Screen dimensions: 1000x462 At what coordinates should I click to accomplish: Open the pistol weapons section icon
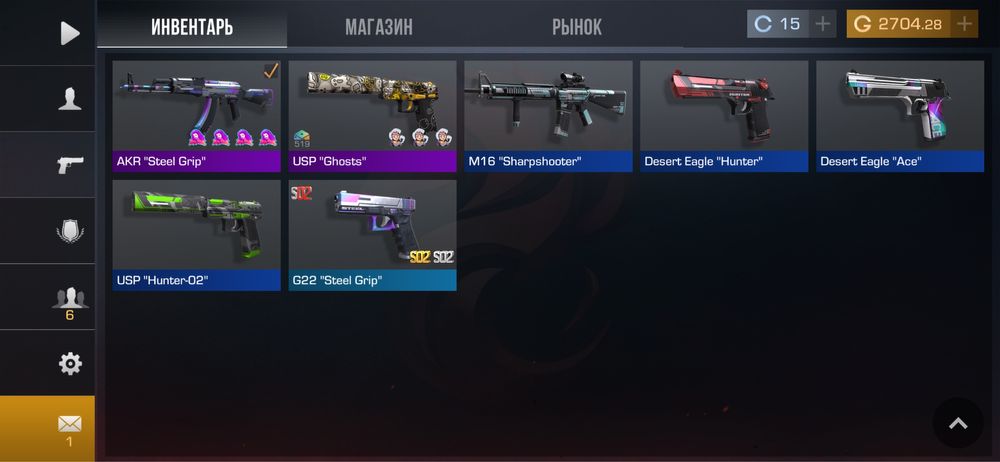coord(69,164)
